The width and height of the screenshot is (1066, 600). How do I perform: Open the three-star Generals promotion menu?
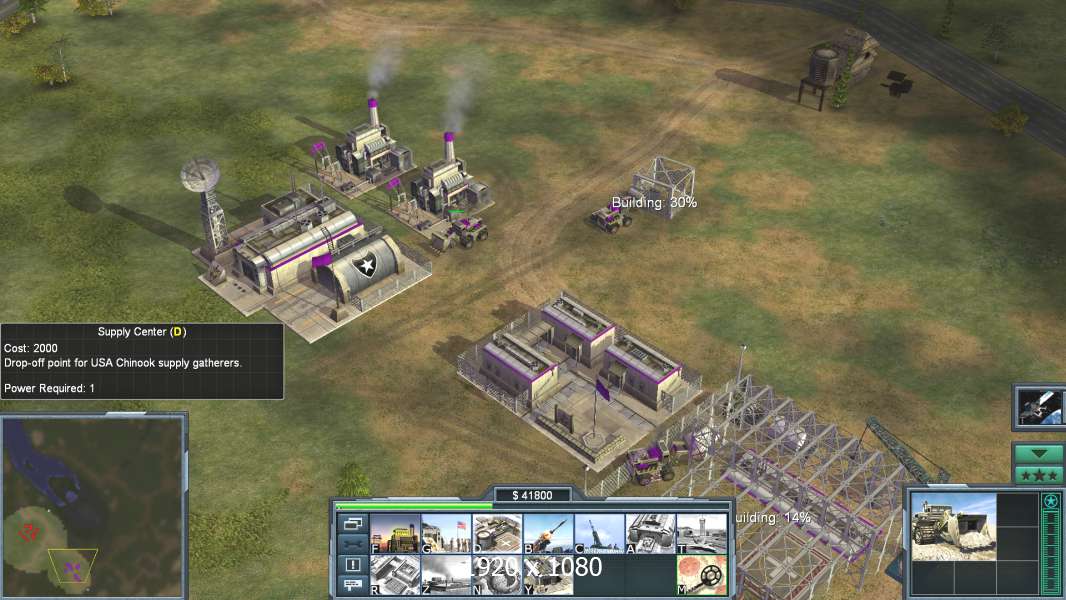point(1038,474)
